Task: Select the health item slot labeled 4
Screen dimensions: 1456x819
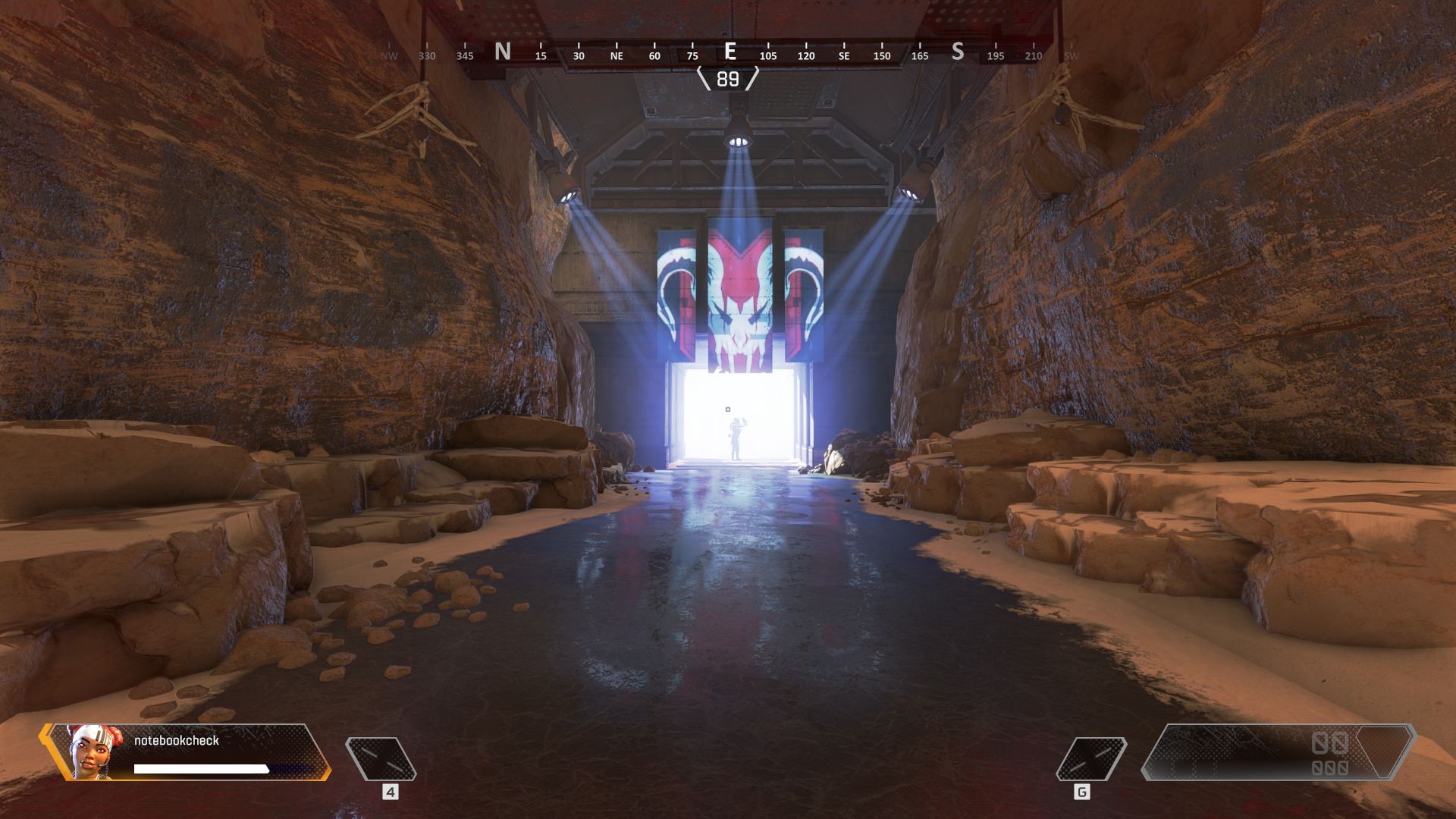Action: [381, 759]
